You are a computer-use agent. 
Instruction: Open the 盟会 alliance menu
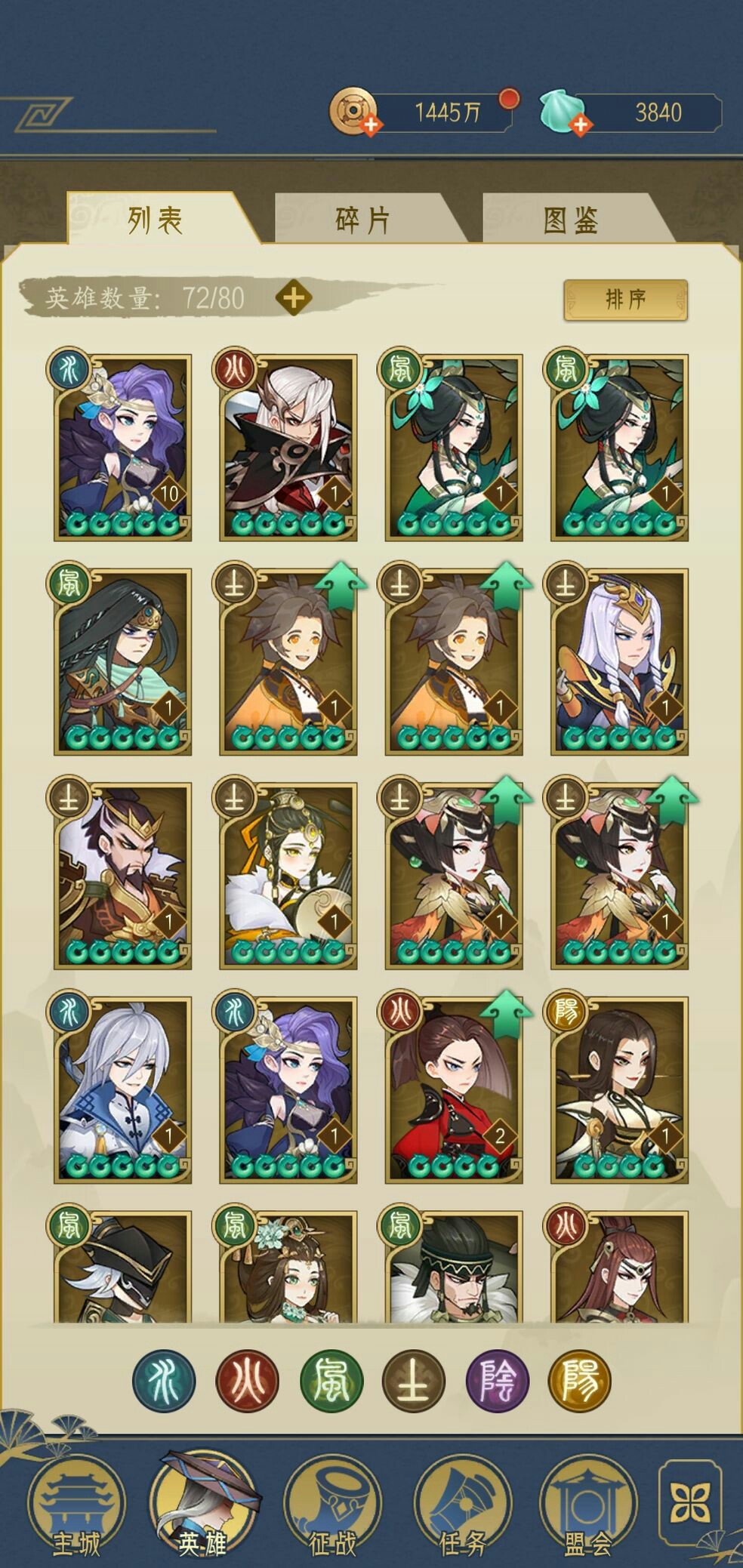tap(587, 1504)
